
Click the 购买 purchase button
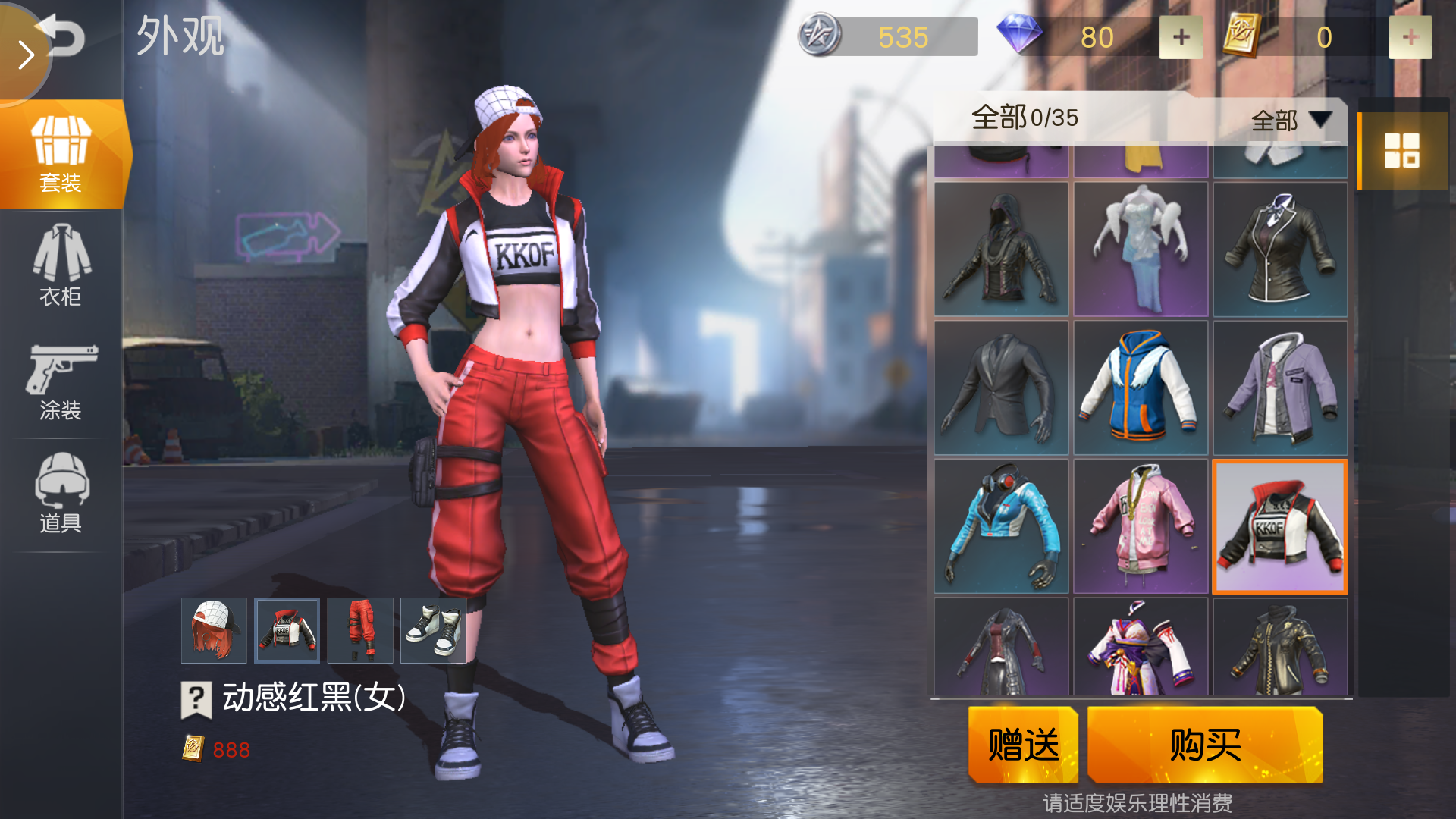tap(1205, 744)
